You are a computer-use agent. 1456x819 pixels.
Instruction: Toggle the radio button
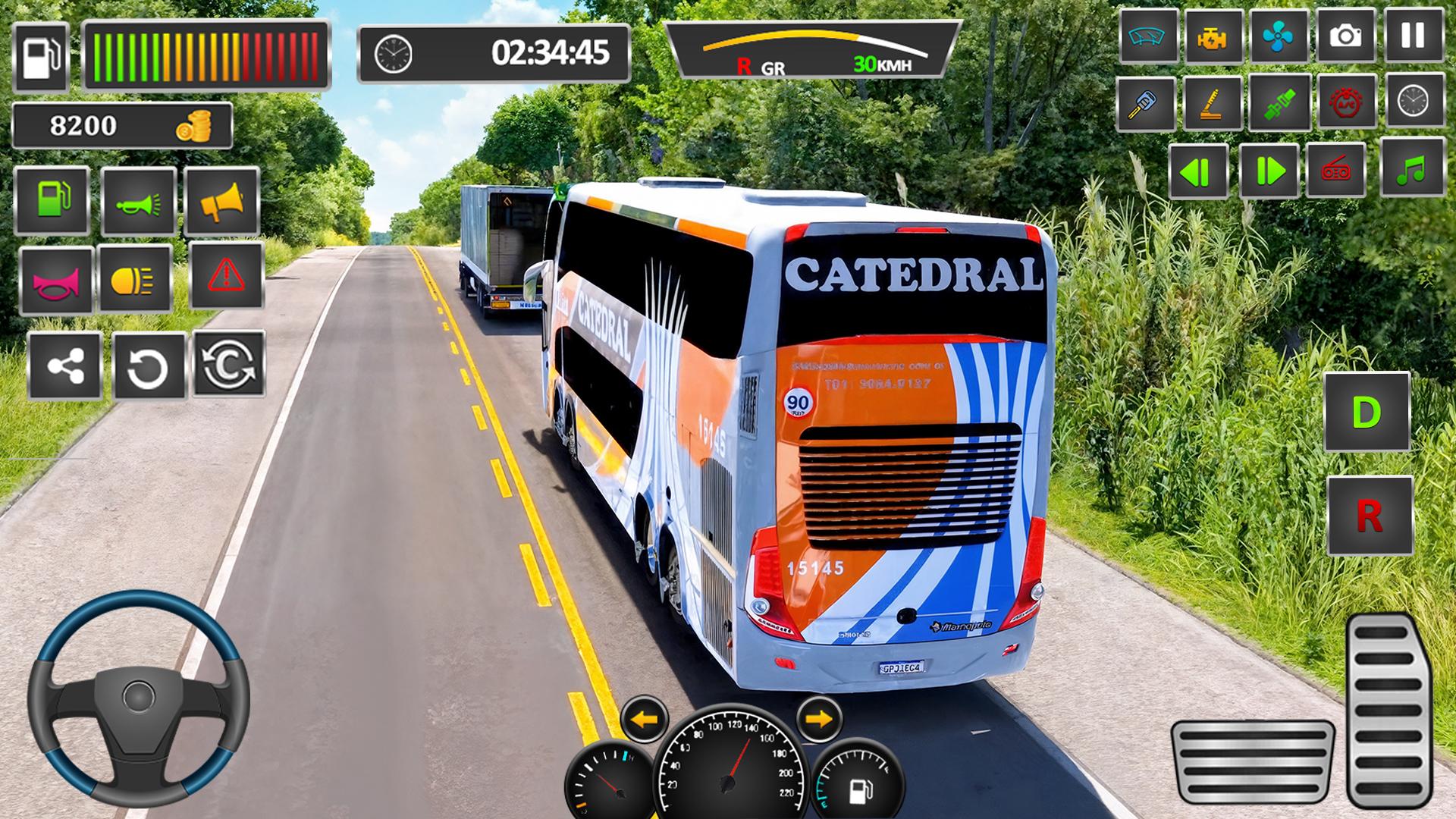[1335, 171]
